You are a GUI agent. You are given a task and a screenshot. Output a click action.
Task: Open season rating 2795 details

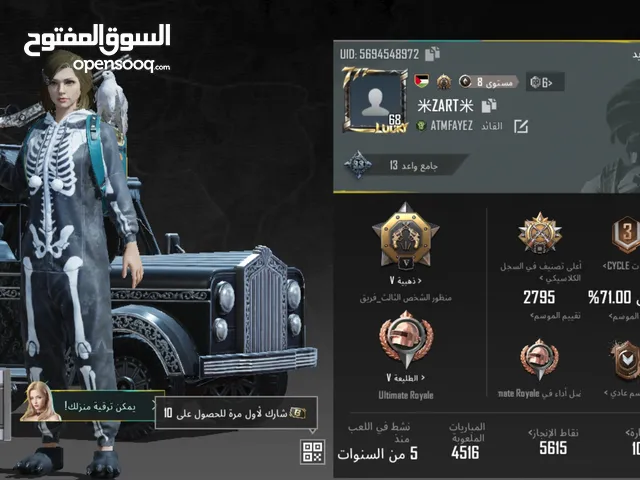pos(539,297)
